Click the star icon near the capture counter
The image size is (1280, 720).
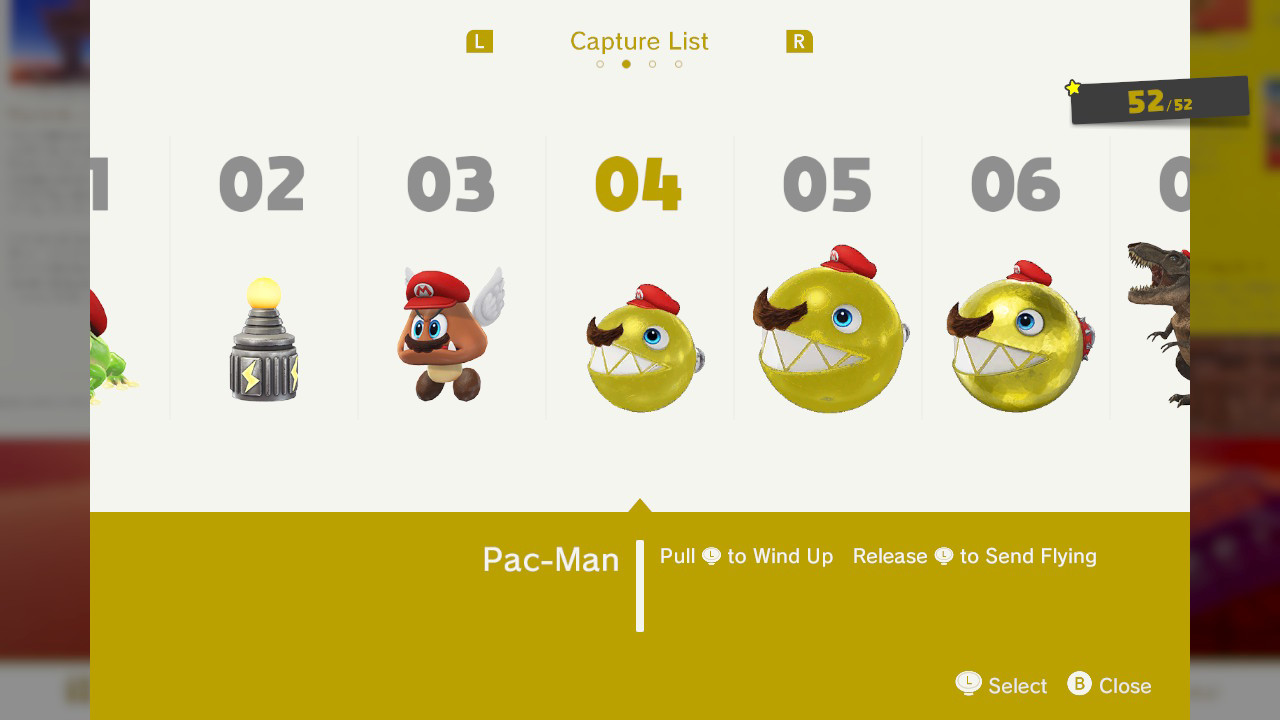[1072, 88]
